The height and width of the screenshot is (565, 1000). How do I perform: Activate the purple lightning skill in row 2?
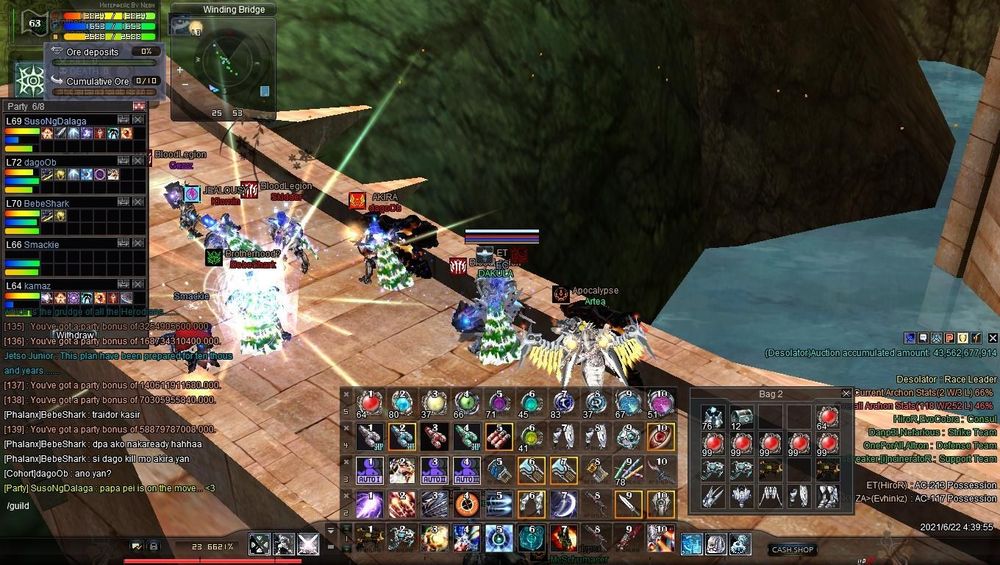click(370, 503)
